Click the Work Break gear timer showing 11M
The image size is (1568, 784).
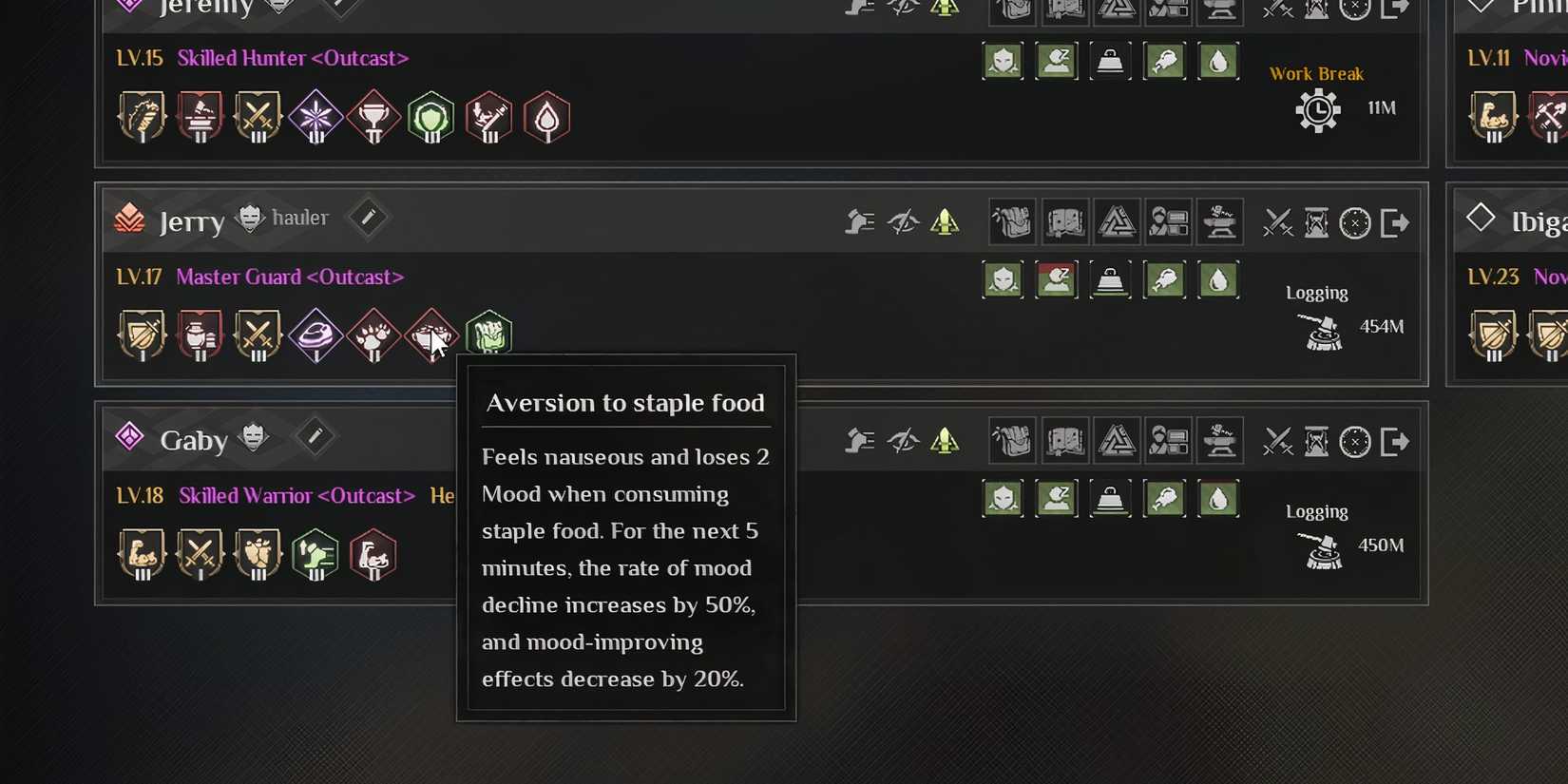click(1318, 109)
